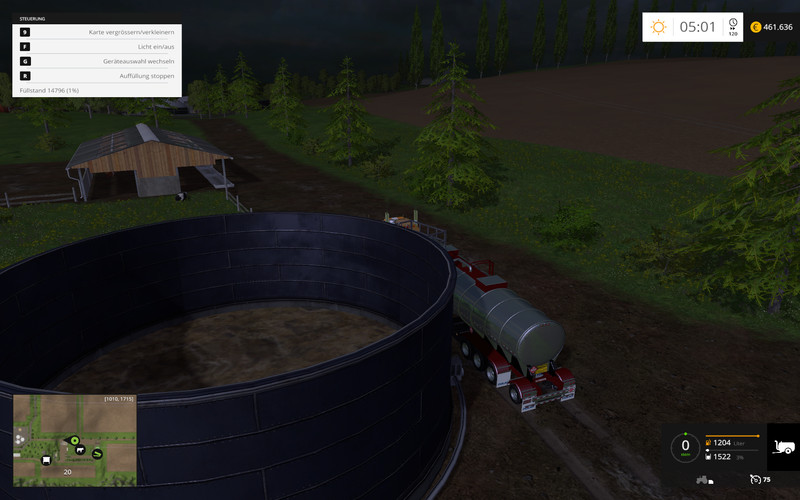This screenshot has width=800, height=500.
Task: Click the white trailer marker on the minimap
Action: point(46,460)
